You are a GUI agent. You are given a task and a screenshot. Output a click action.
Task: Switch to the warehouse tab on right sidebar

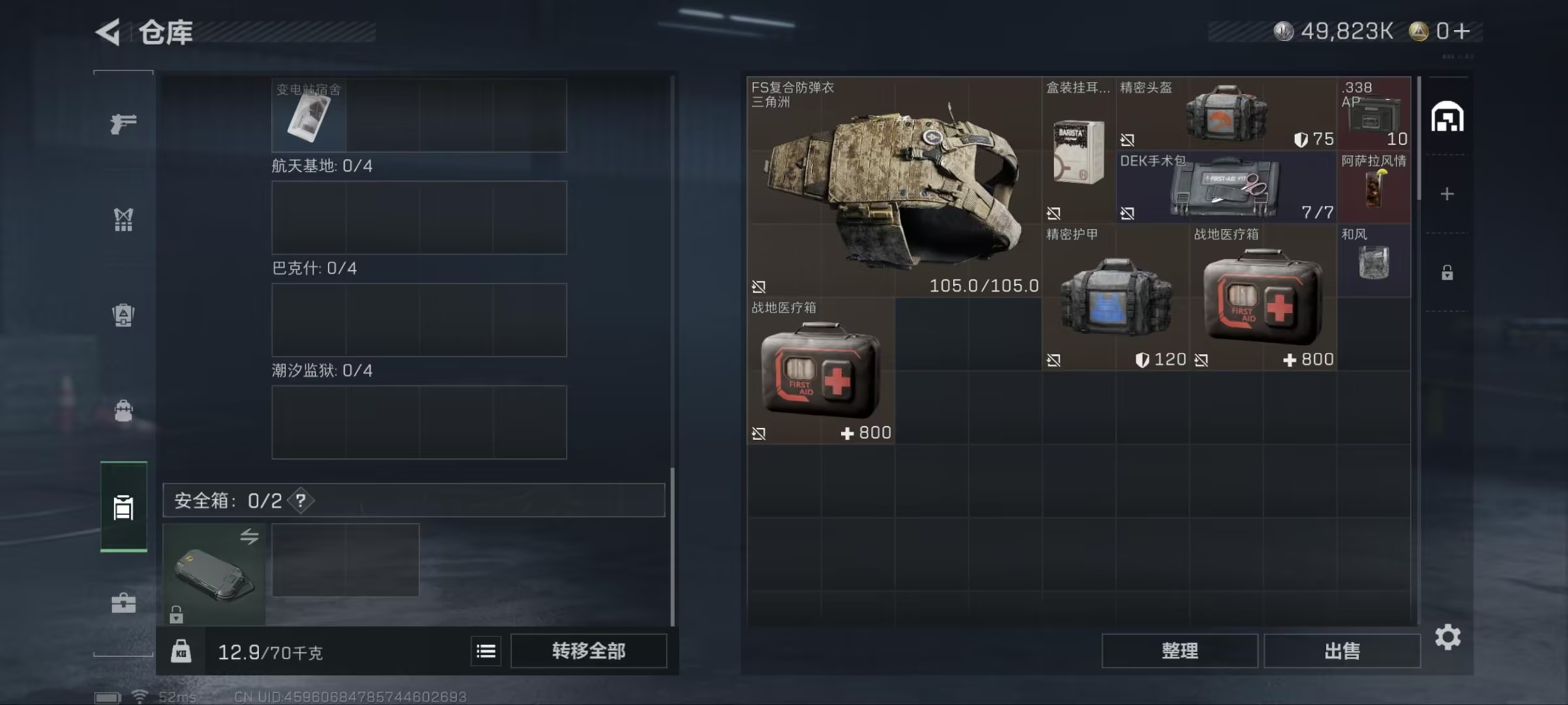point(1447,116)
